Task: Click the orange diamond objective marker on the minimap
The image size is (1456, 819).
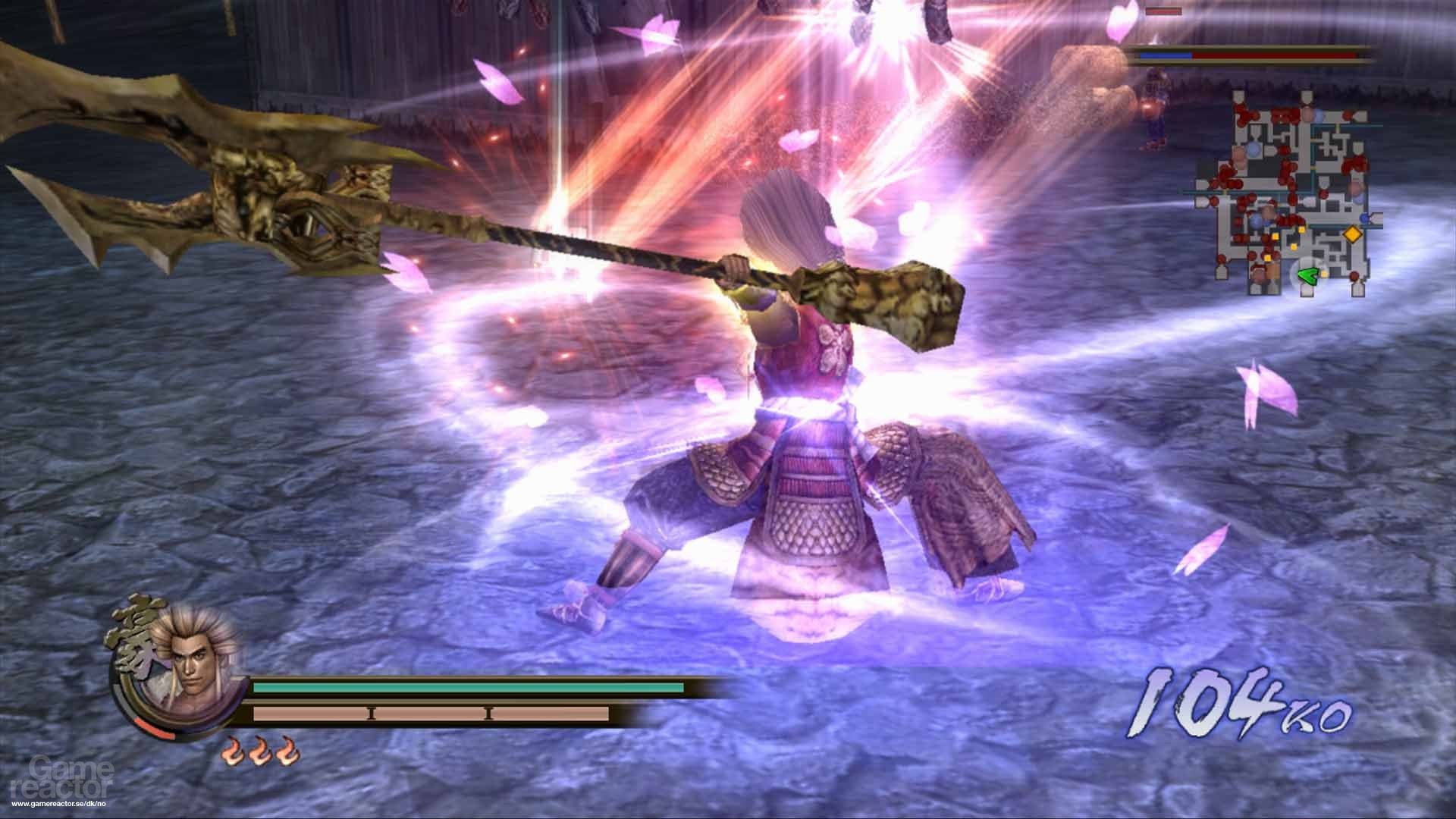Action: pyautogui.click(x=1353, y=235)
